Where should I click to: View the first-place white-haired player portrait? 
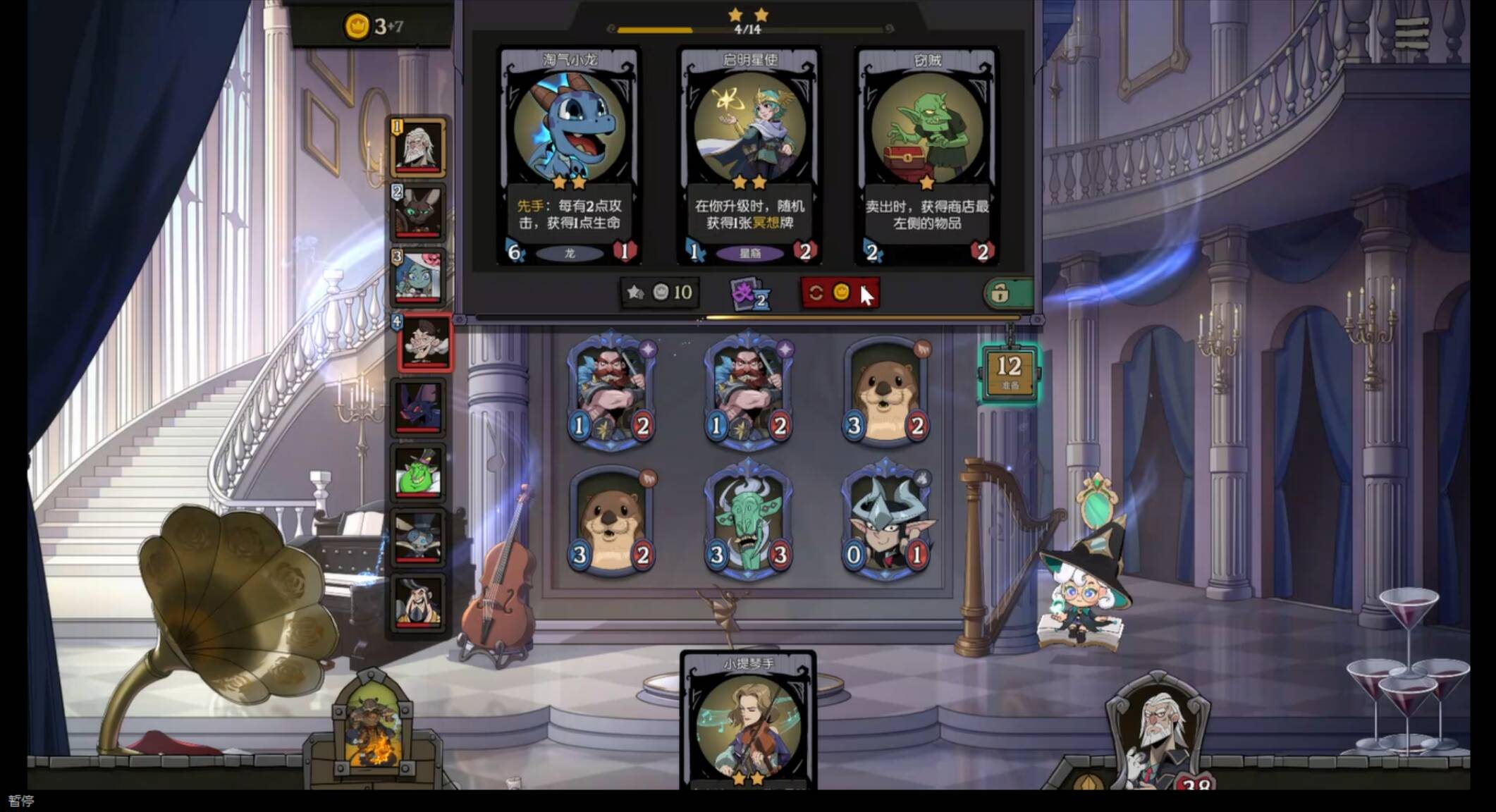click(419, 147)
